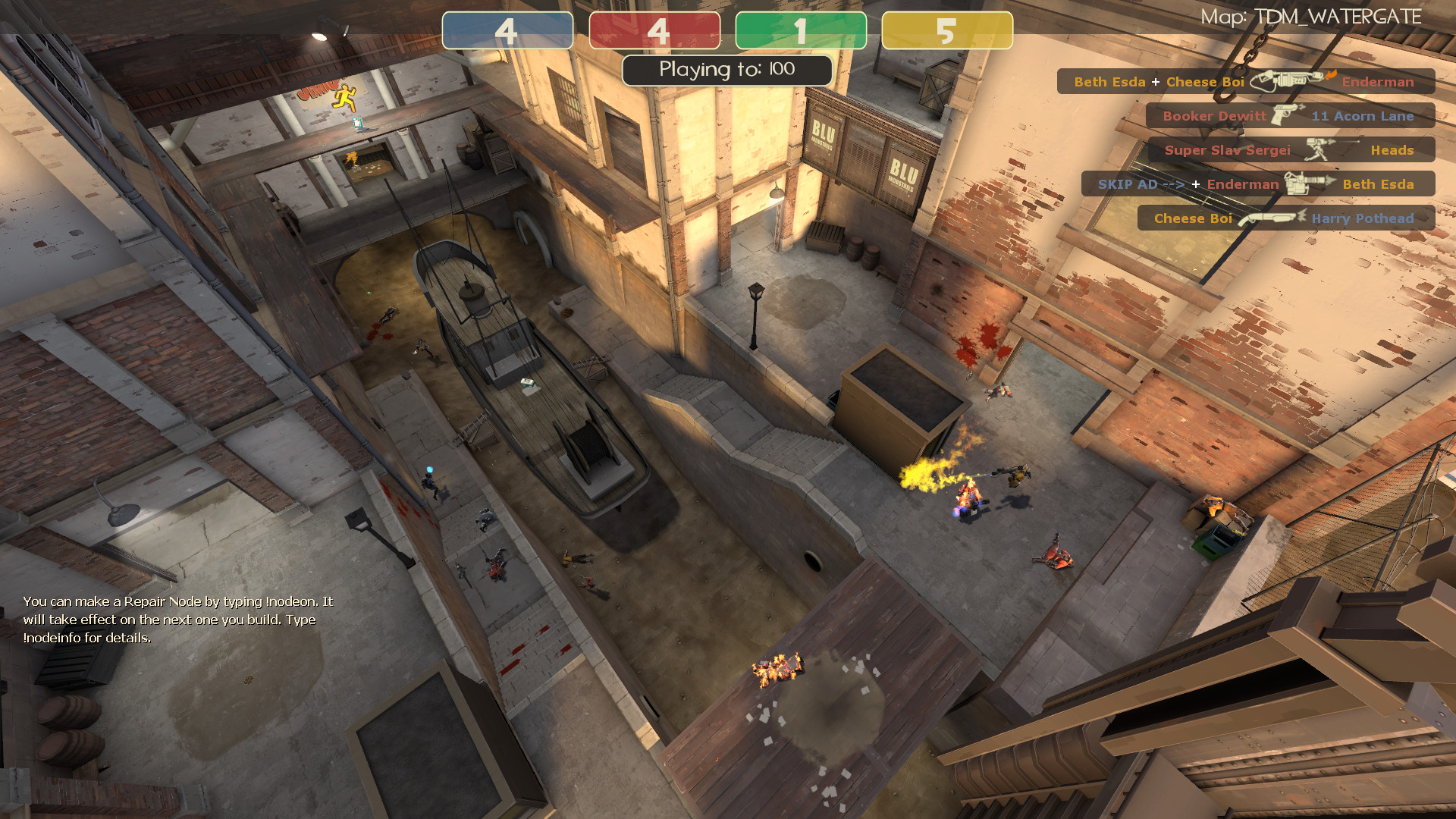This screenshot has width=1456, height=819.
Task: Click Booker Dewitt's name in the kill feed
Action: (x=1216, y=116)
